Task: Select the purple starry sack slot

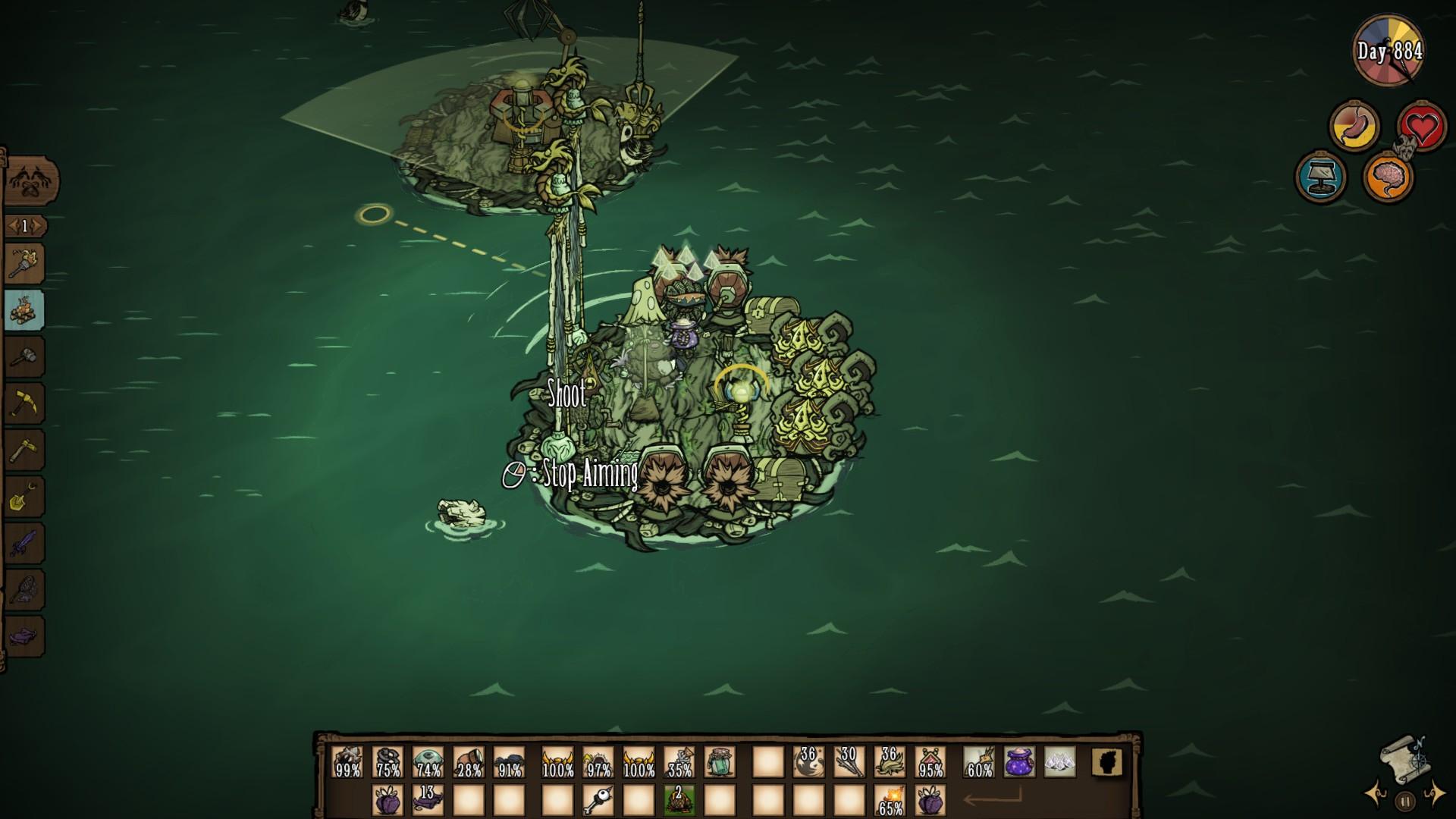Action: [1019, 761]
